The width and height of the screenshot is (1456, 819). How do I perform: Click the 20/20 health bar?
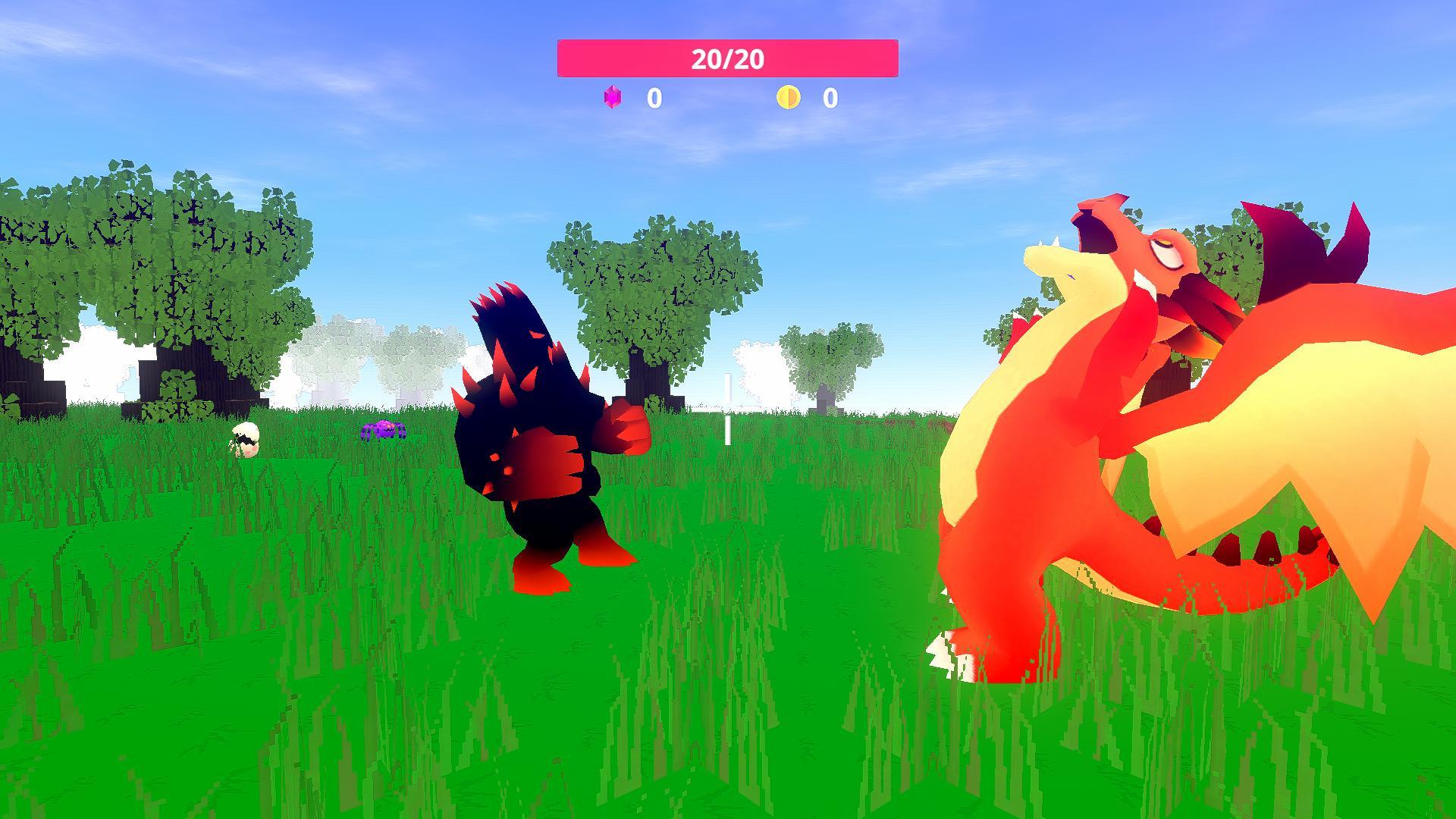(x=728, y=59)
